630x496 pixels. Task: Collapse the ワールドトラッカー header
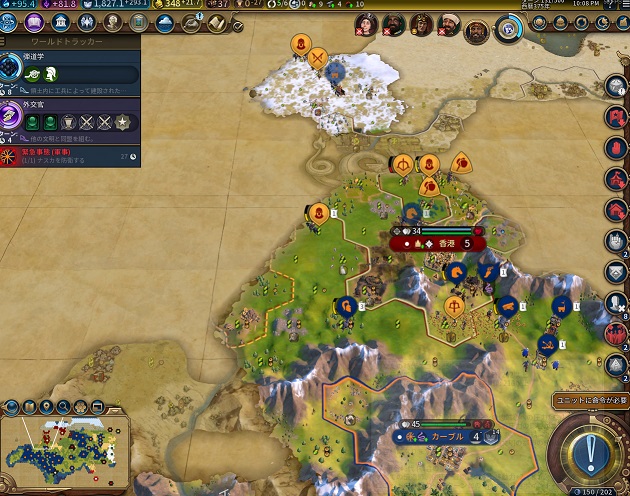point(70,44)
